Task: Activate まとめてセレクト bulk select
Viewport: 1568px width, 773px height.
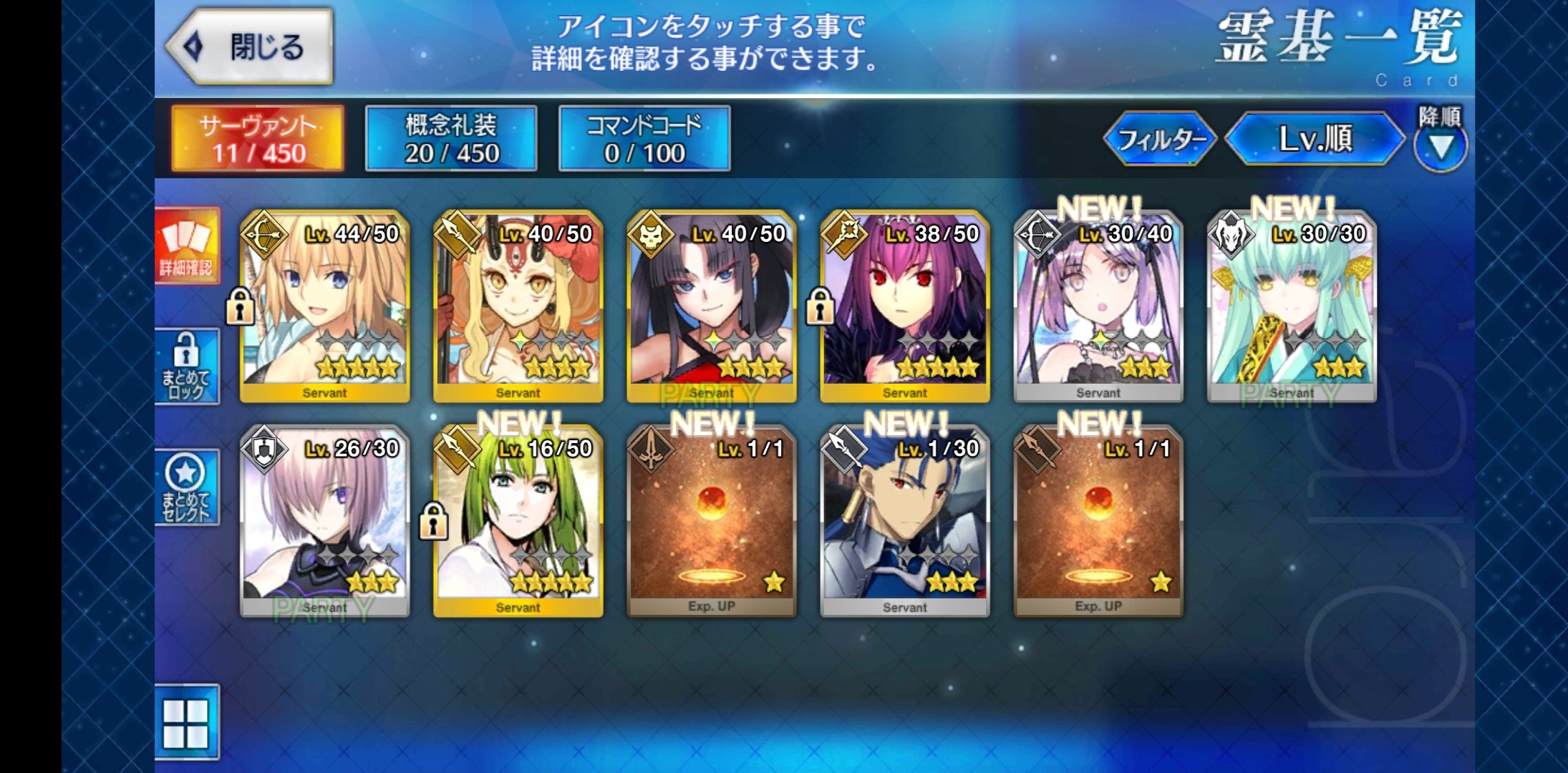Action: point(186,487)
